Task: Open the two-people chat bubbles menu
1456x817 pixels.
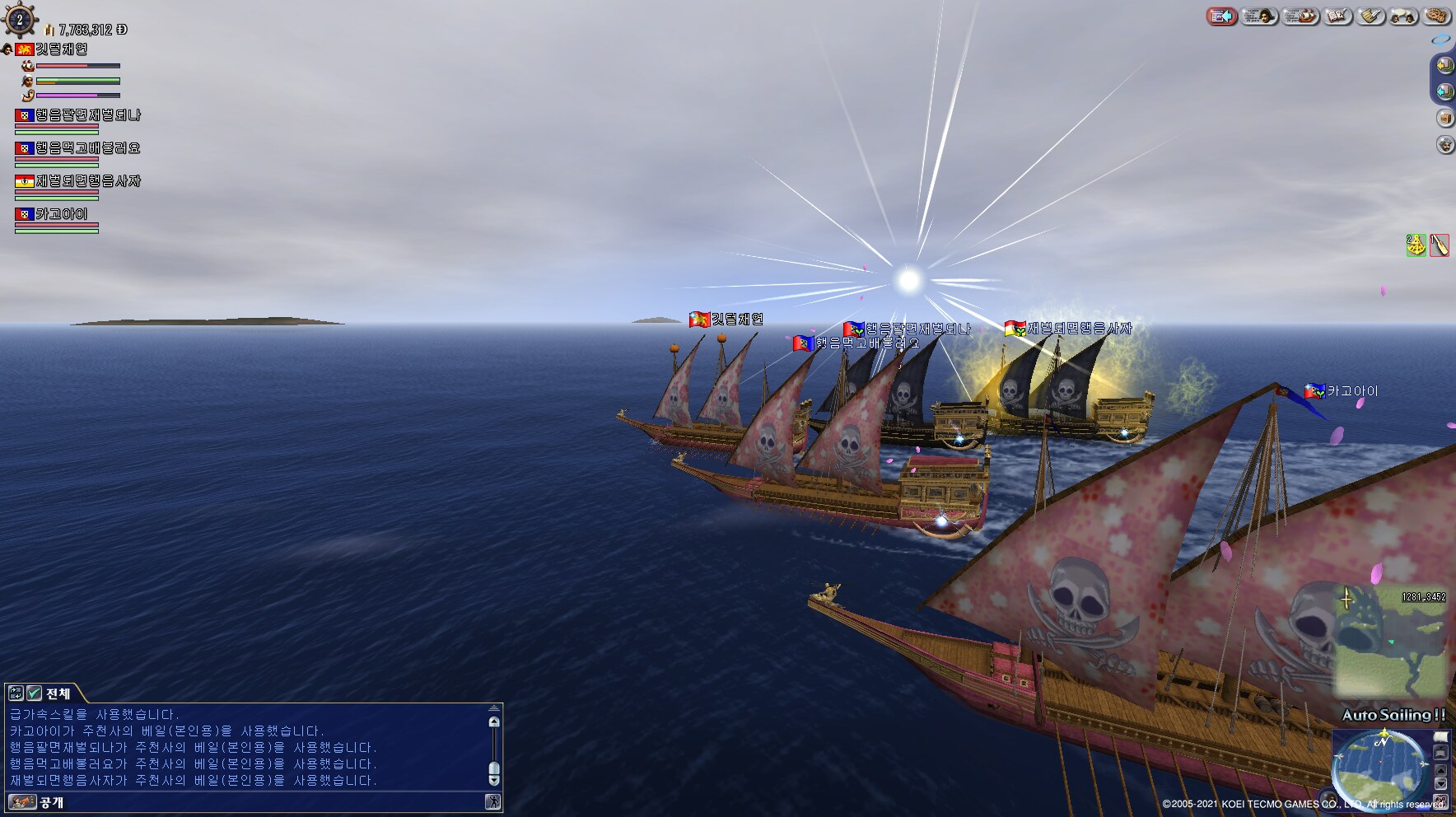Action: pos(1403,16)
